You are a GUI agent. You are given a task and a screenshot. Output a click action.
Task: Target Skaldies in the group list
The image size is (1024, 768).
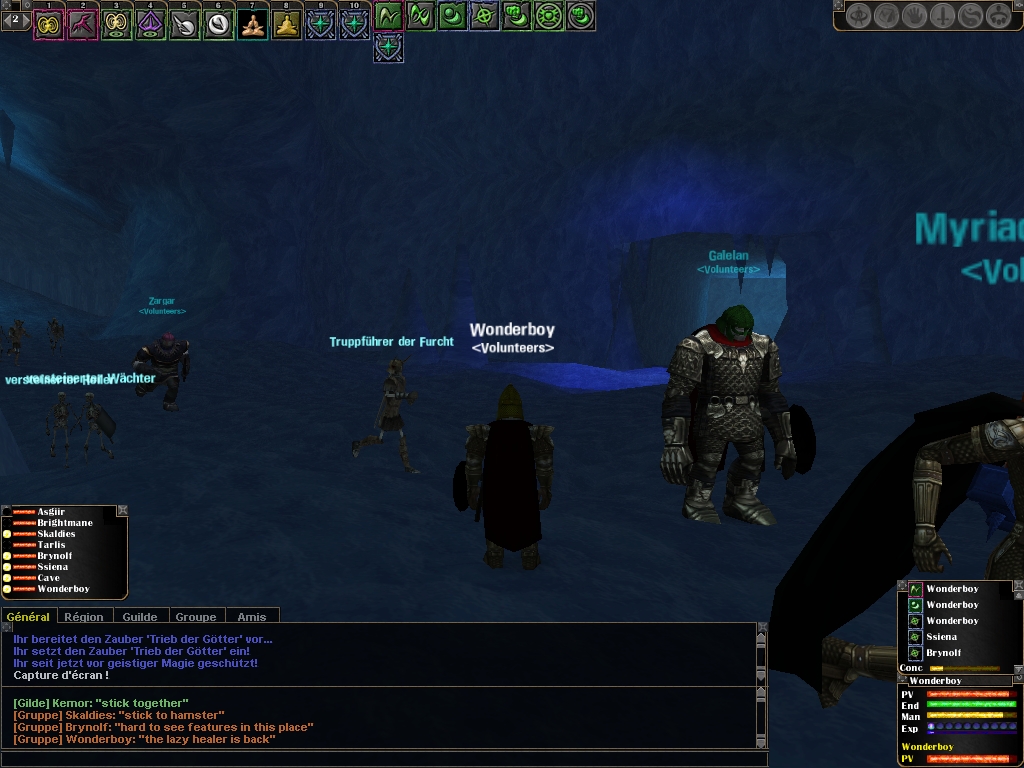56,534
